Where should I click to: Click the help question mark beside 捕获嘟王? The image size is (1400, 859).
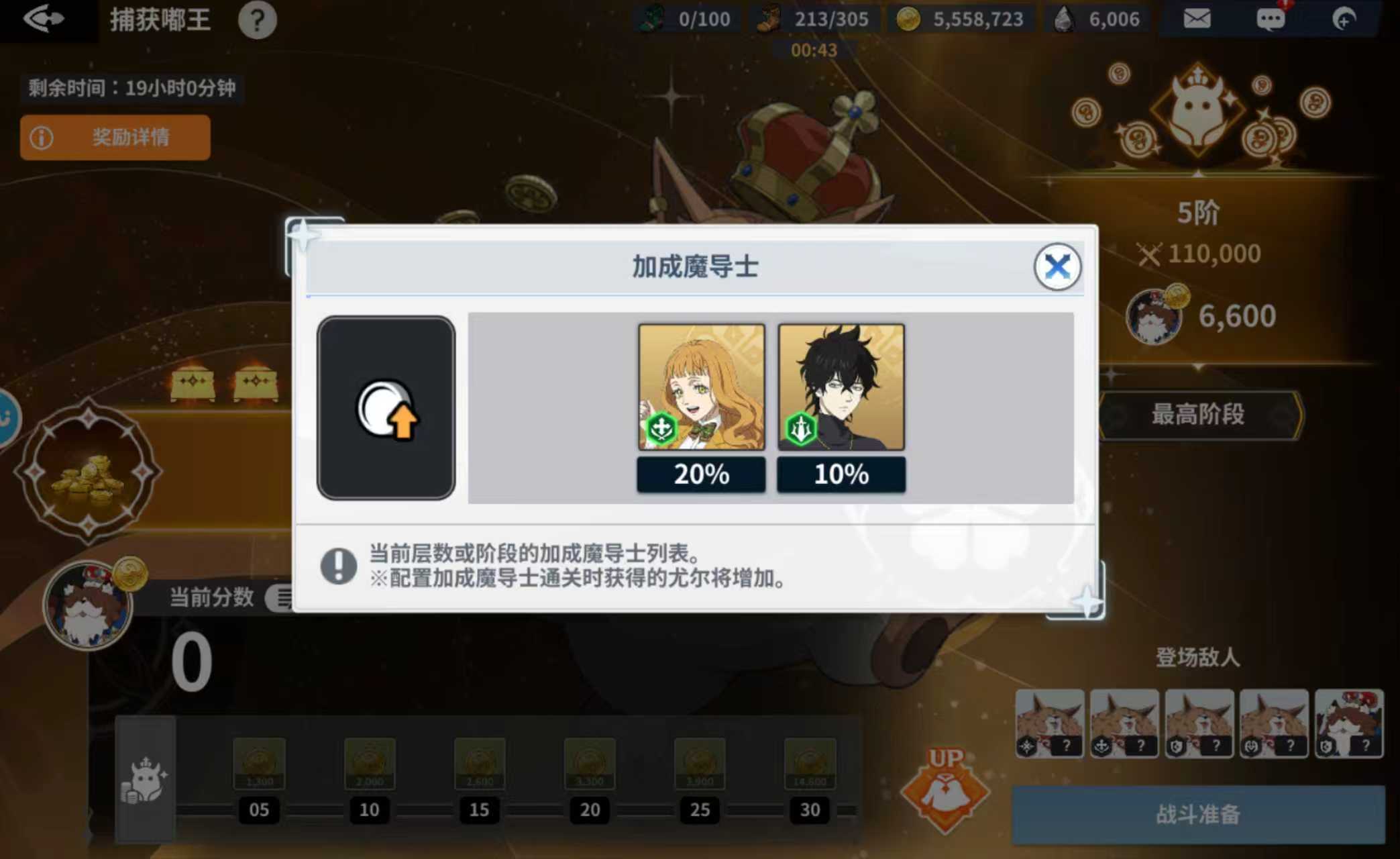(x=258, y=20)
